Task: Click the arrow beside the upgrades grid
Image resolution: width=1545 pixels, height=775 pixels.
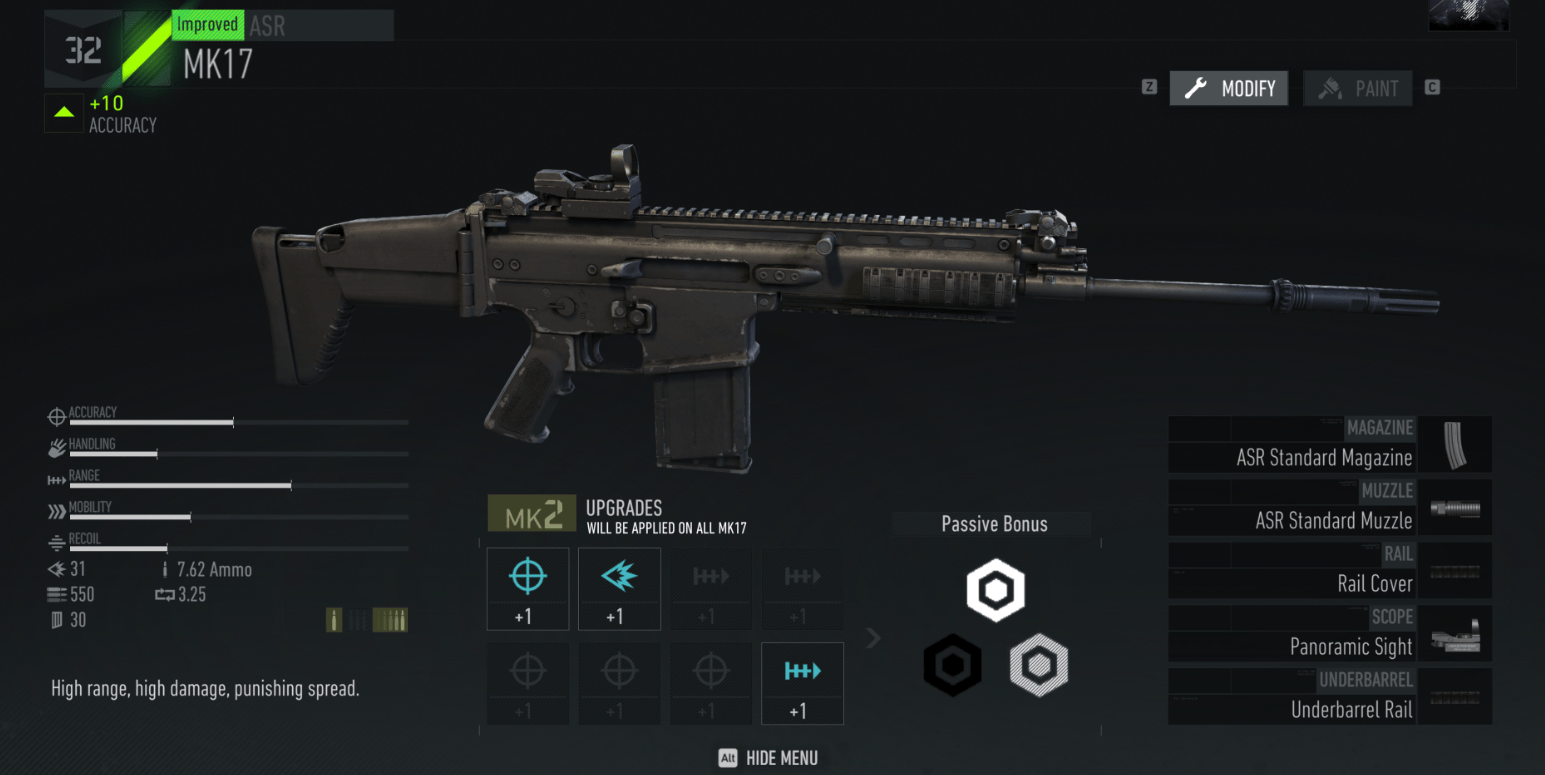Action: point(873,638)
